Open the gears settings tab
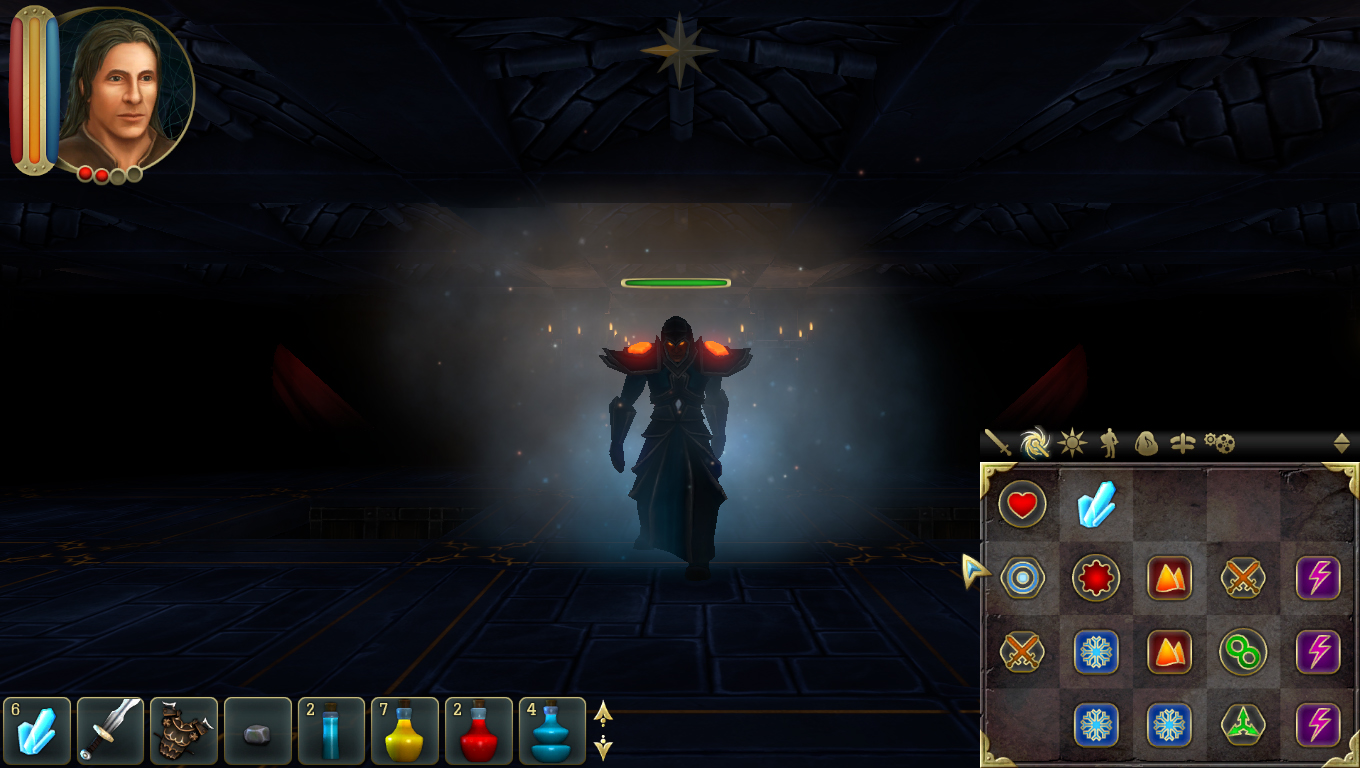1360x768 pixels. click(x=1219, y=443)
